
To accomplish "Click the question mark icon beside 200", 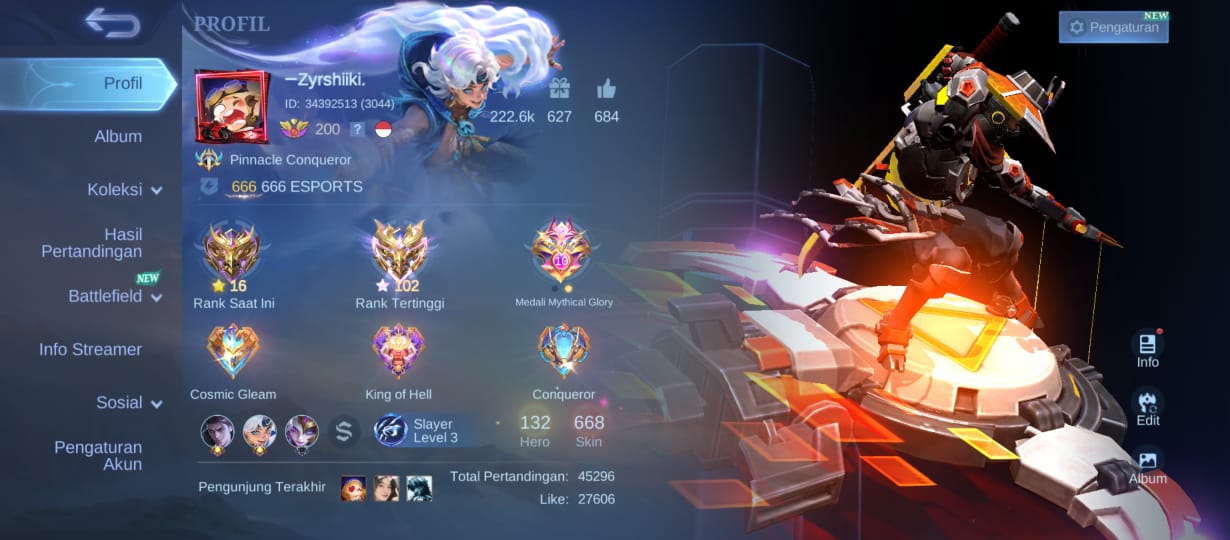I will pyautogui.click(x=356, y=129).
